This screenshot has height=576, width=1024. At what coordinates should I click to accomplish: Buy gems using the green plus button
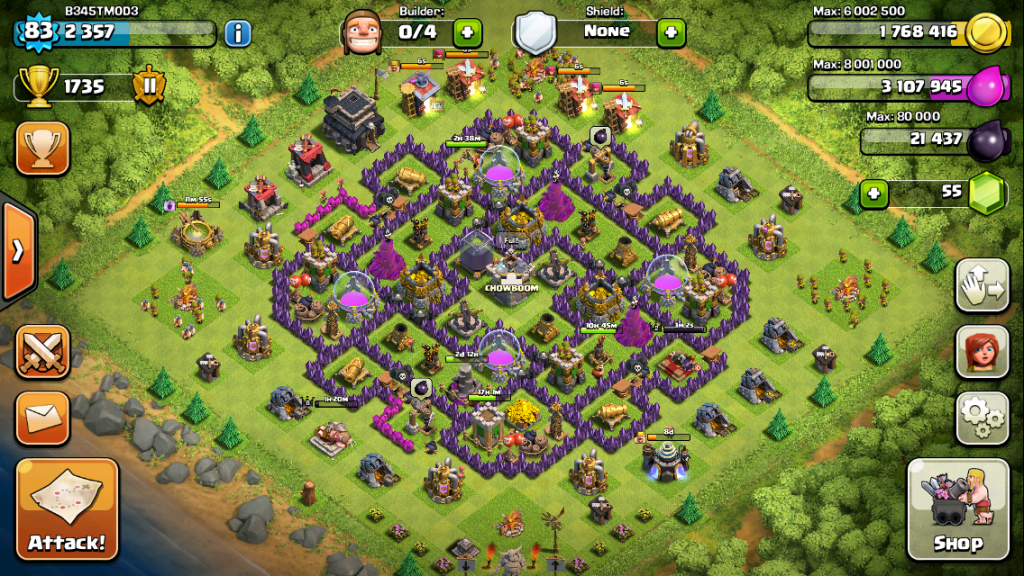pos(874,191)
